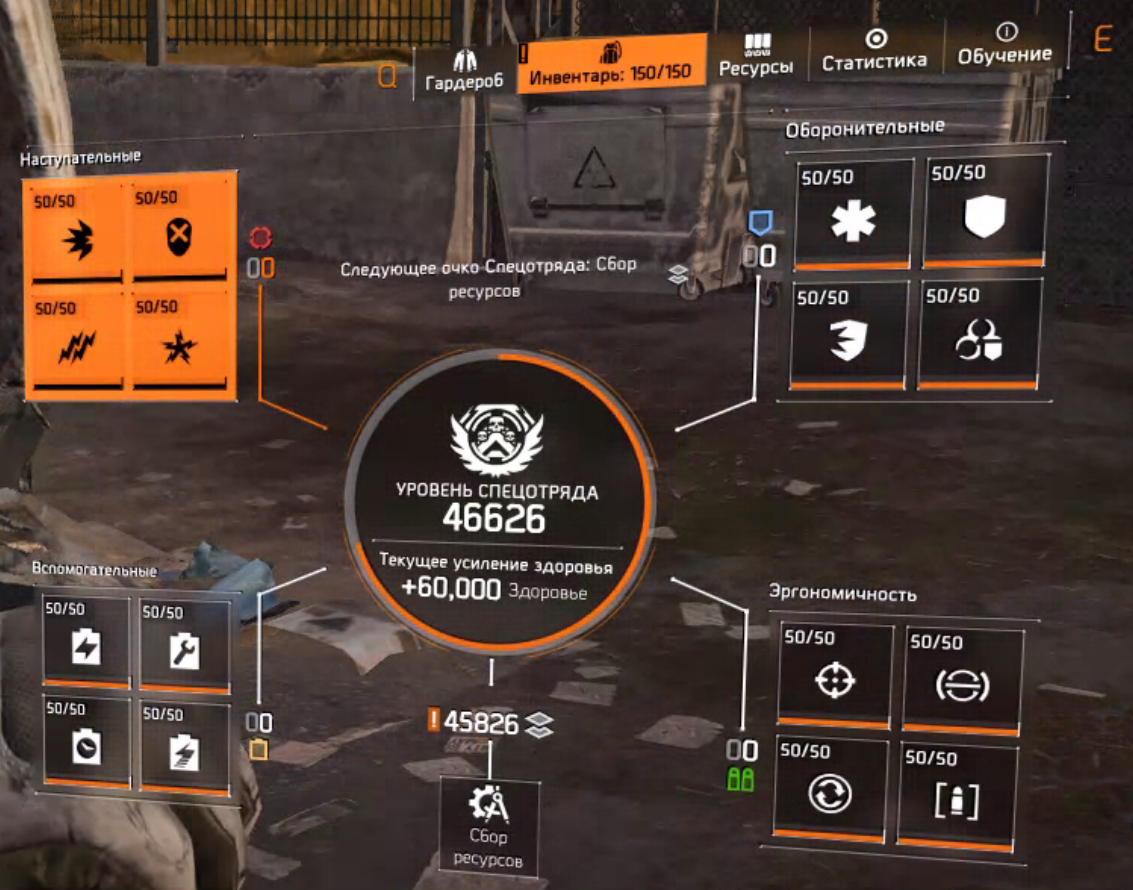Select the shield defensive tile
The image size is (1133, 890).
(x=983, y=212)
